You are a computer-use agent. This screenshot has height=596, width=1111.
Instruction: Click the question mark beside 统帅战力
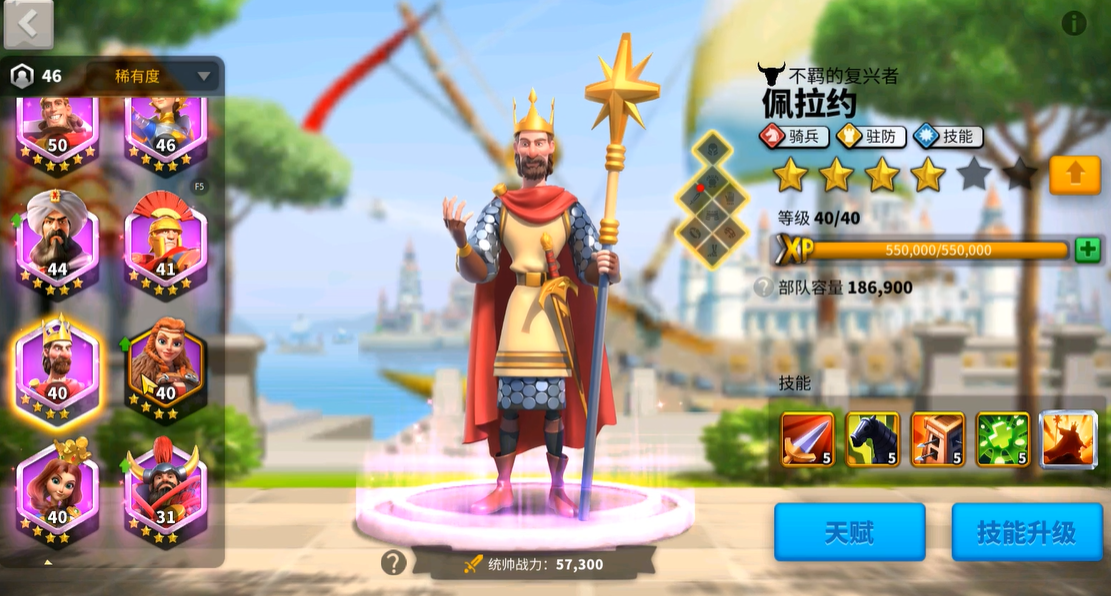point(393,563)
